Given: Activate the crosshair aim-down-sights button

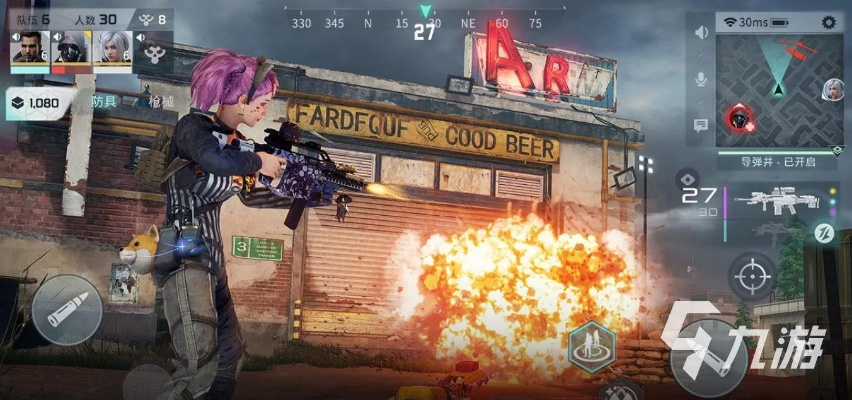Looking at the screenshot, I should pos(754,274).
